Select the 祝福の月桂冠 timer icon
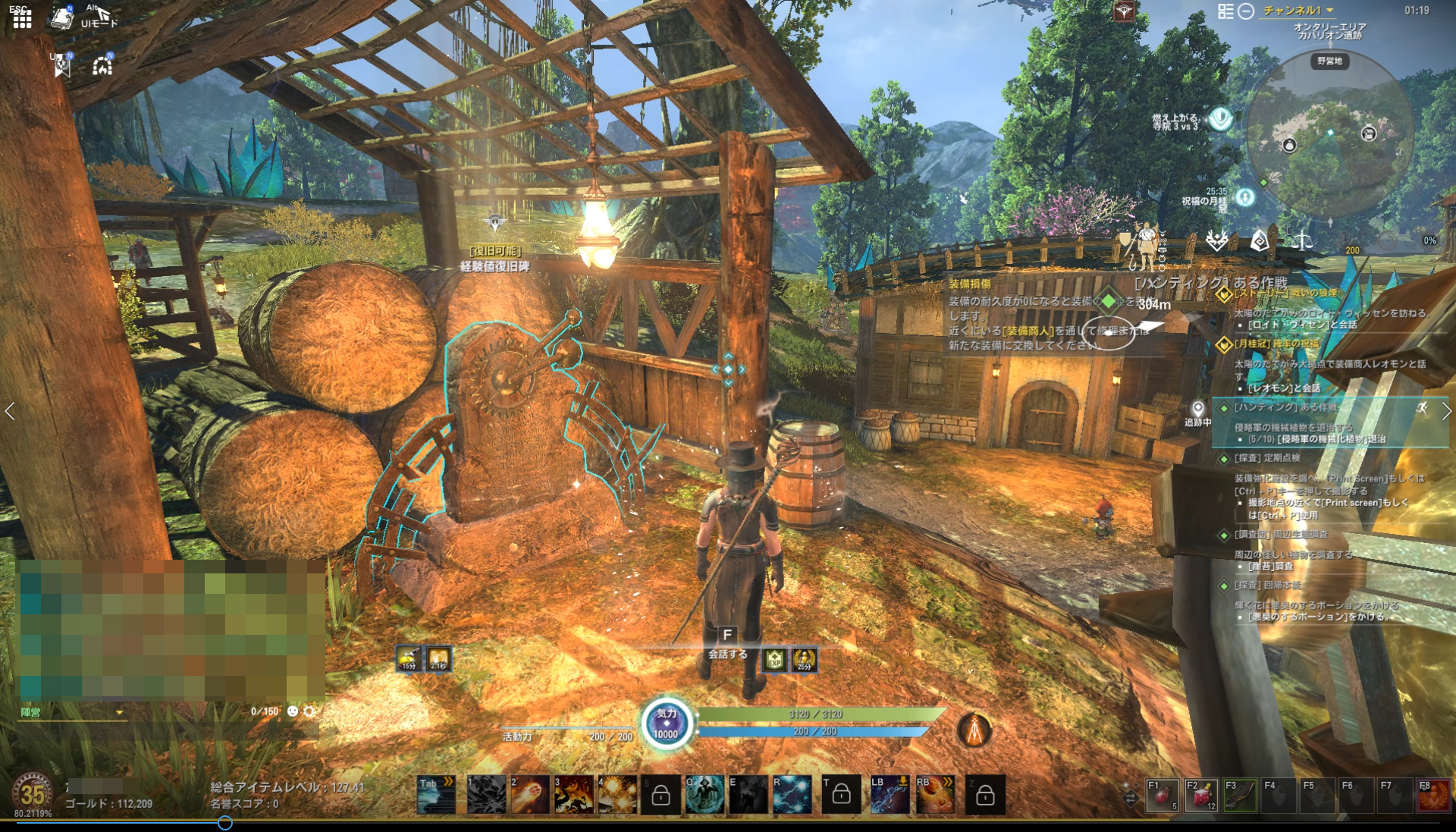The height and width of the screenshot is (832, 1456). [x=1244, y=198]
